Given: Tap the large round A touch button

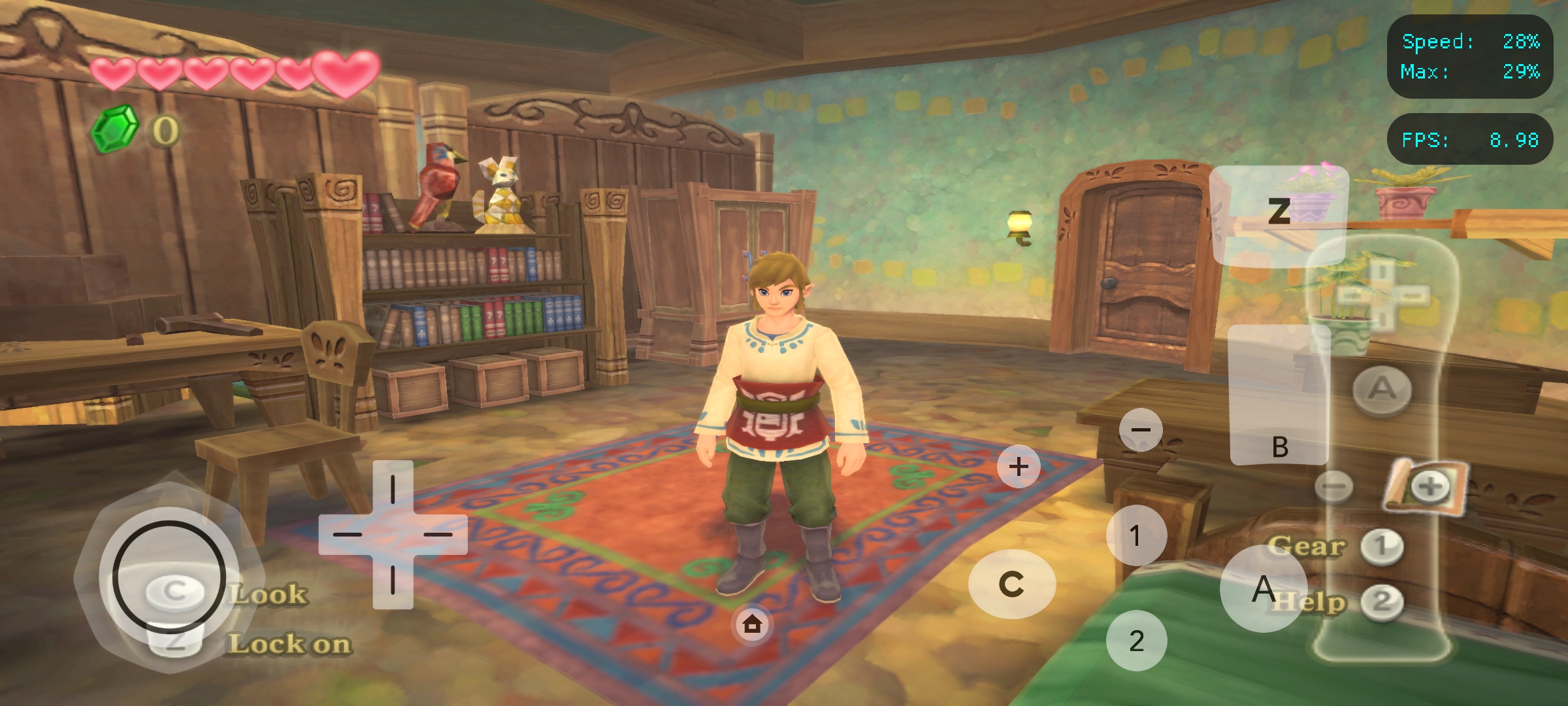Looking at the screenshot, I should pyautogui.click(x=1264, y=588).
